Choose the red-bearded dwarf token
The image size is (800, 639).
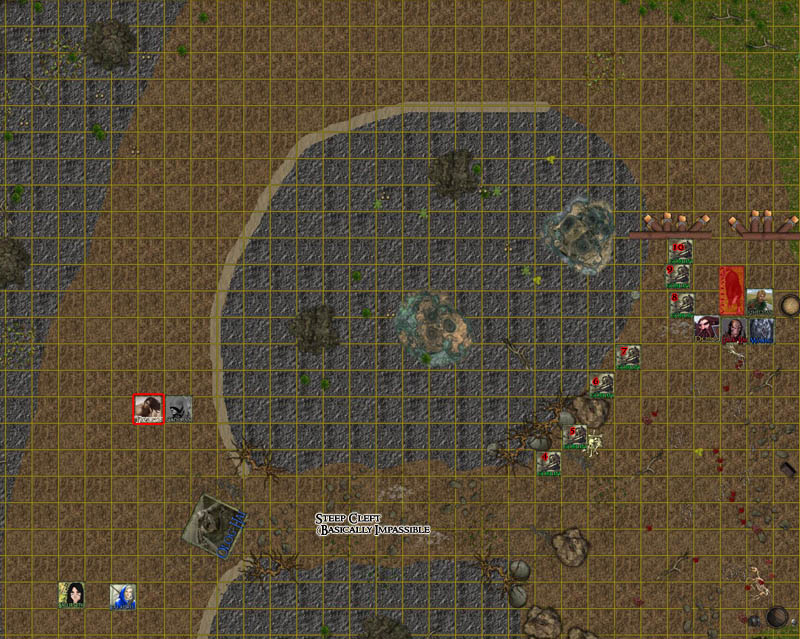(708, 329)
